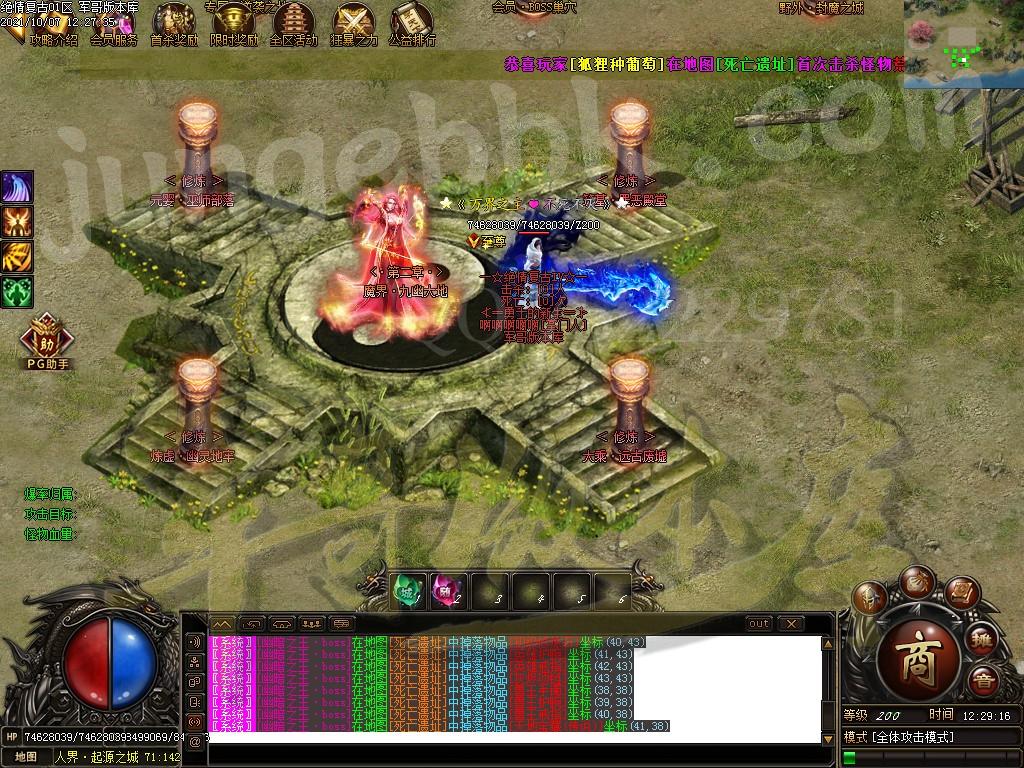Use the green 城 hotbar item
Viewport: 1024px width, 768px height.
click(407, 591)
